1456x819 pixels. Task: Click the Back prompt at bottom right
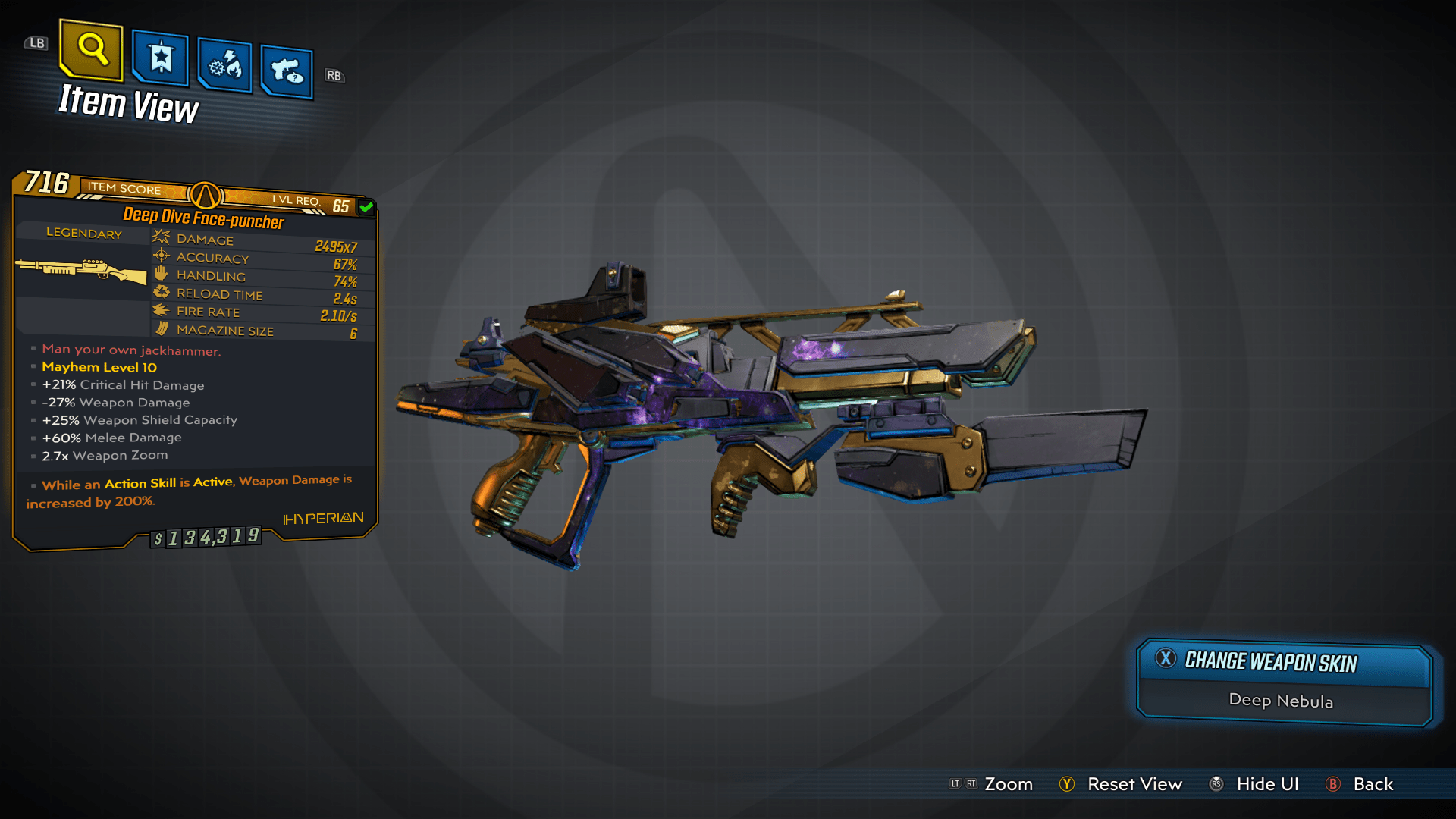1374,784
